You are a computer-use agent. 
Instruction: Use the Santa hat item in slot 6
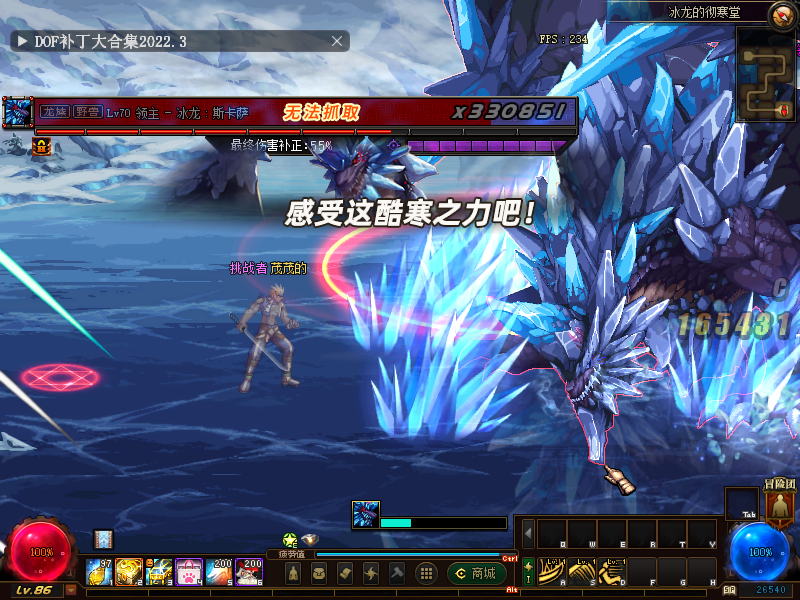[x=249, y=571]
